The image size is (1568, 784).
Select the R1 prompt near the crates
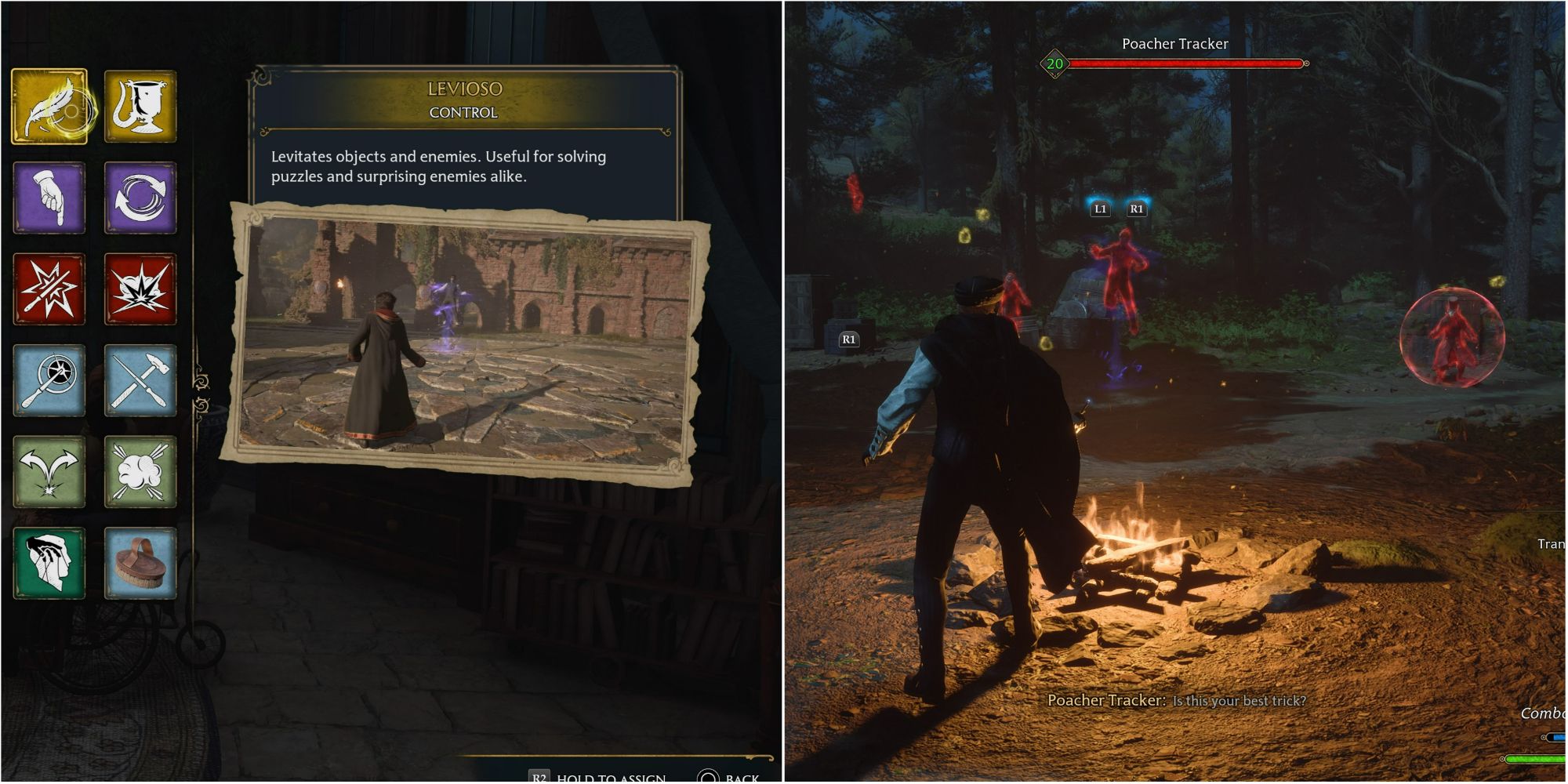click(849, 340)
